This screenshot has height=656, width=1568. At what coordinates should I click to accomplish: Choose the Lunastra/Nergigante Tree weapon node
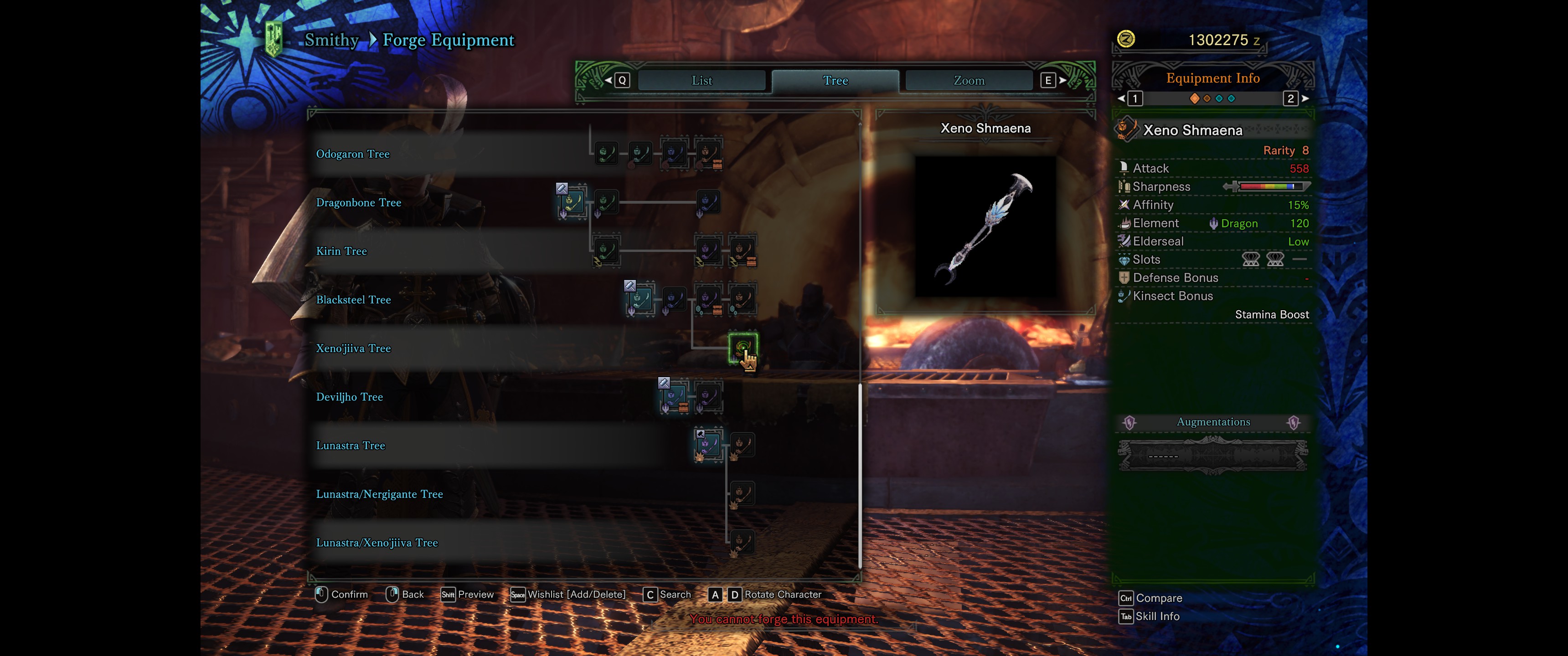click(742, 493)
